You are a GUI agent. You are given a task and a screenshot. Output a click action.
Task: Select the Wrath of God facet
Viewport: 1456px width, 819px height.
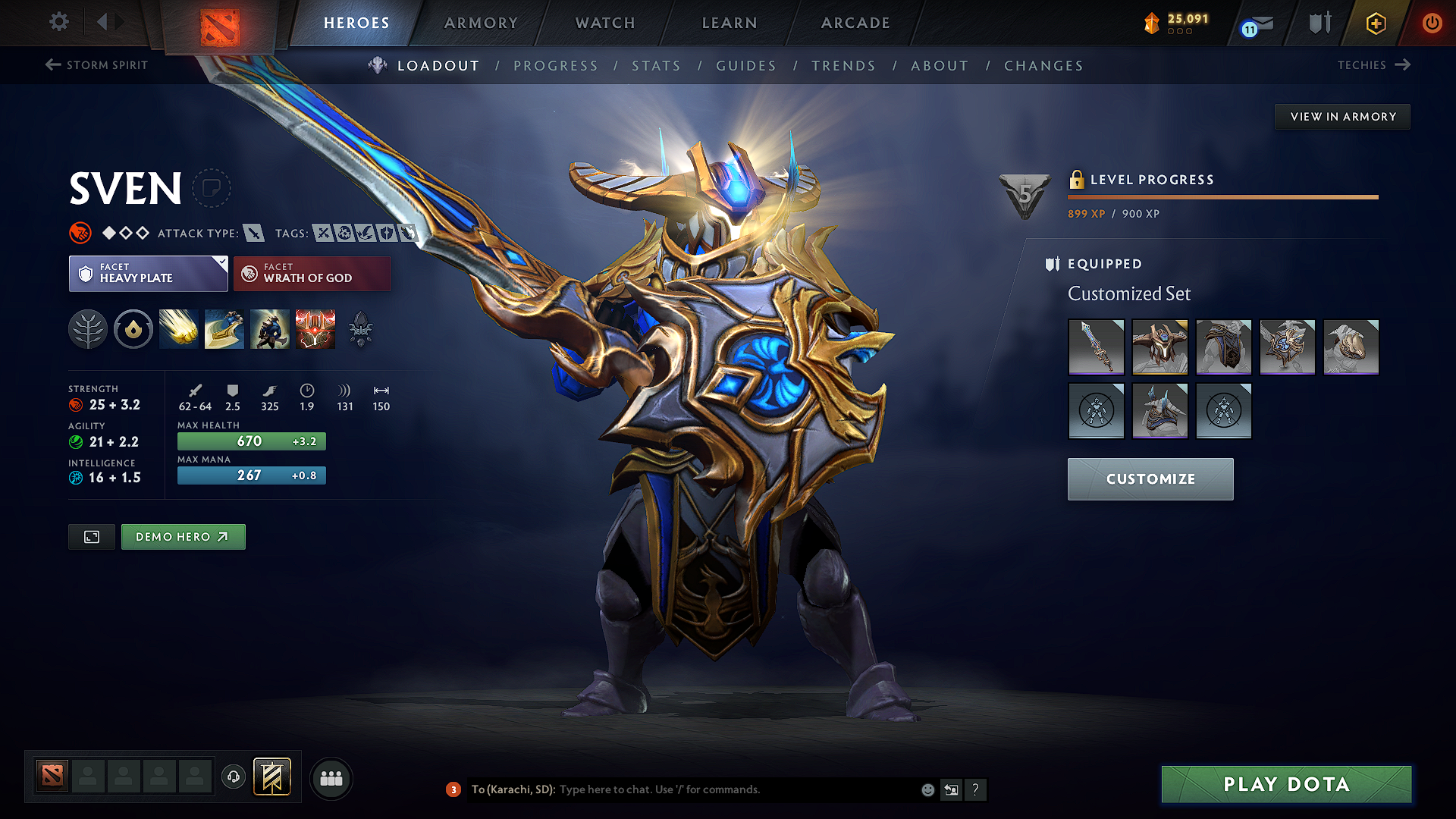pyautogui.click(x=312, y=273)
